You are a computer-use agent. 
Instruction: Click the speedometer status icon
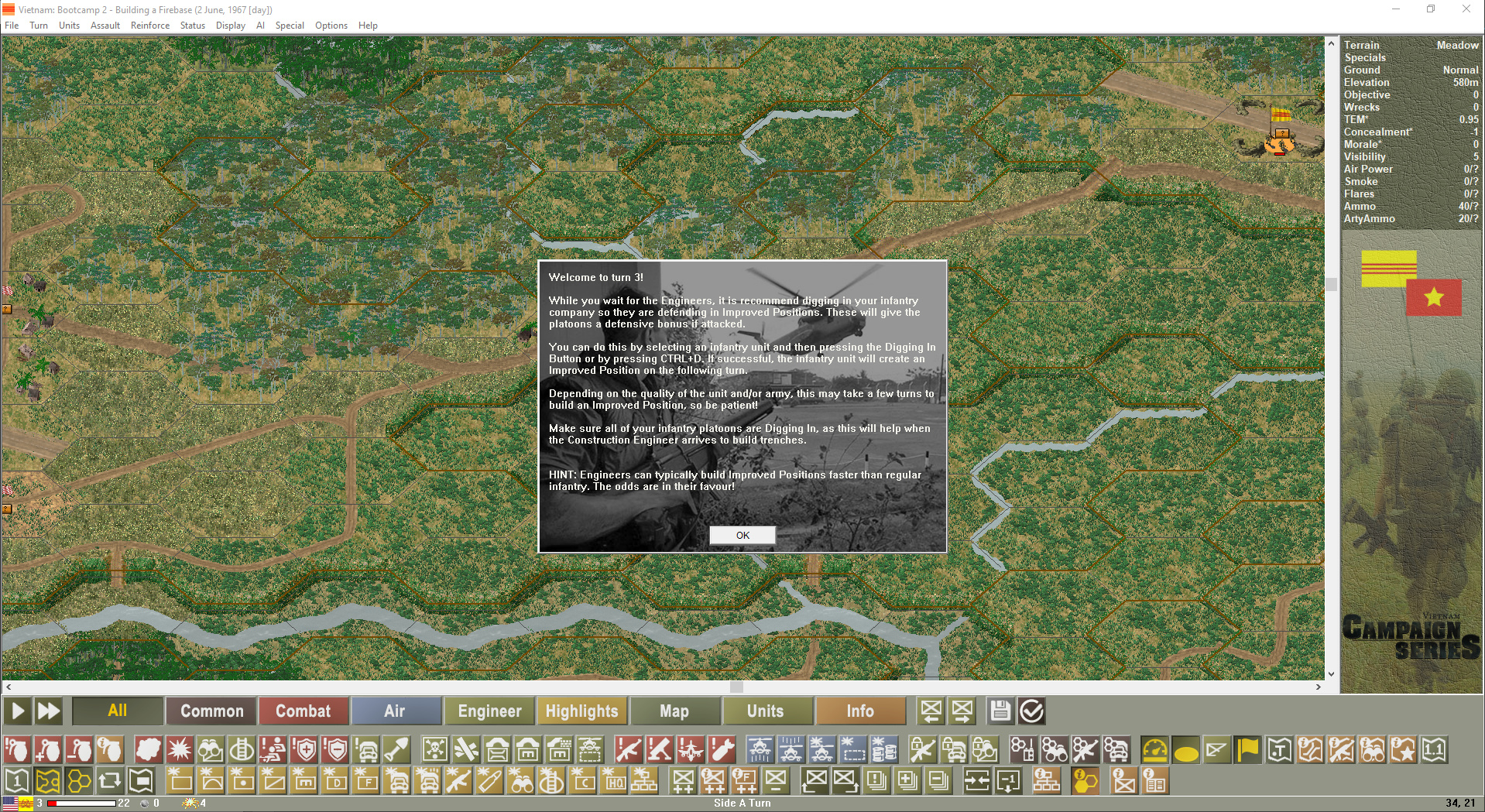pyautogui.click(x=1155, y=749)
